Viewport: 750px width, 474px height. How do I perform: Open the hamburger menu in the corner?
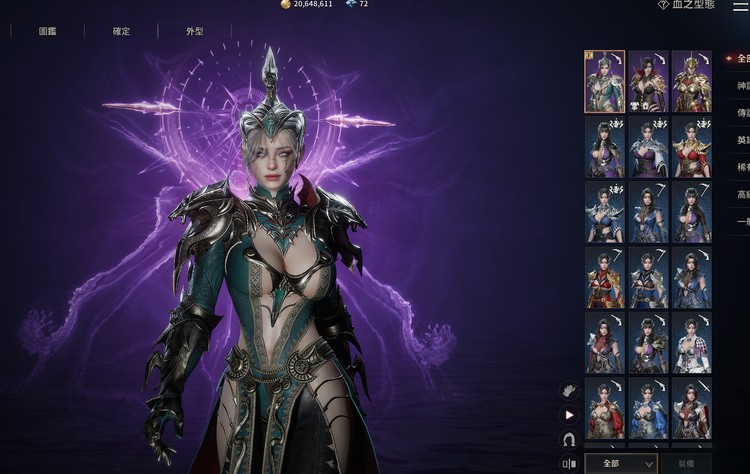click(740, 6)
